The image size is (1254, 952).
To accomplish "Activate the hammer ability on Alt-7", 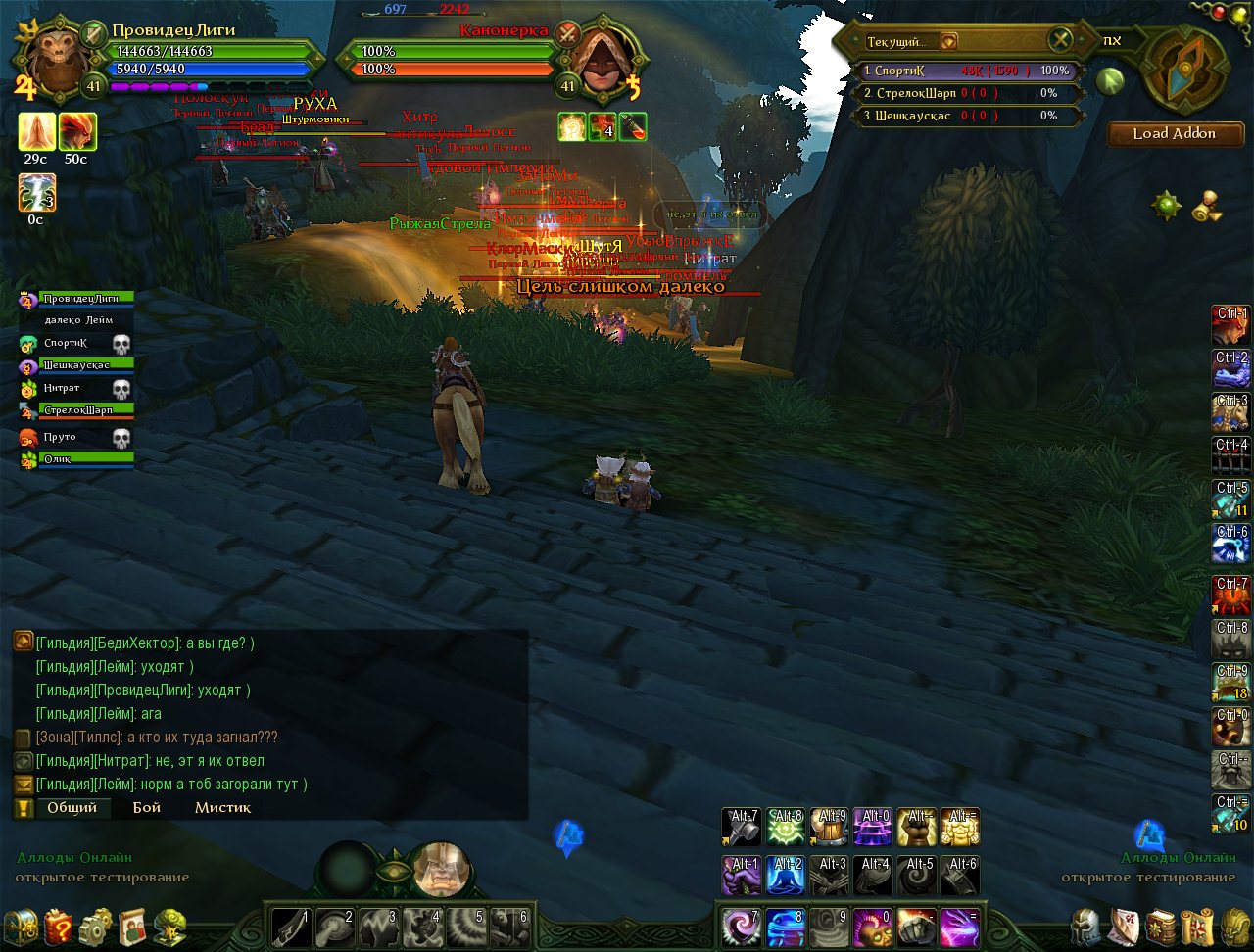I will tap(741, 827).
